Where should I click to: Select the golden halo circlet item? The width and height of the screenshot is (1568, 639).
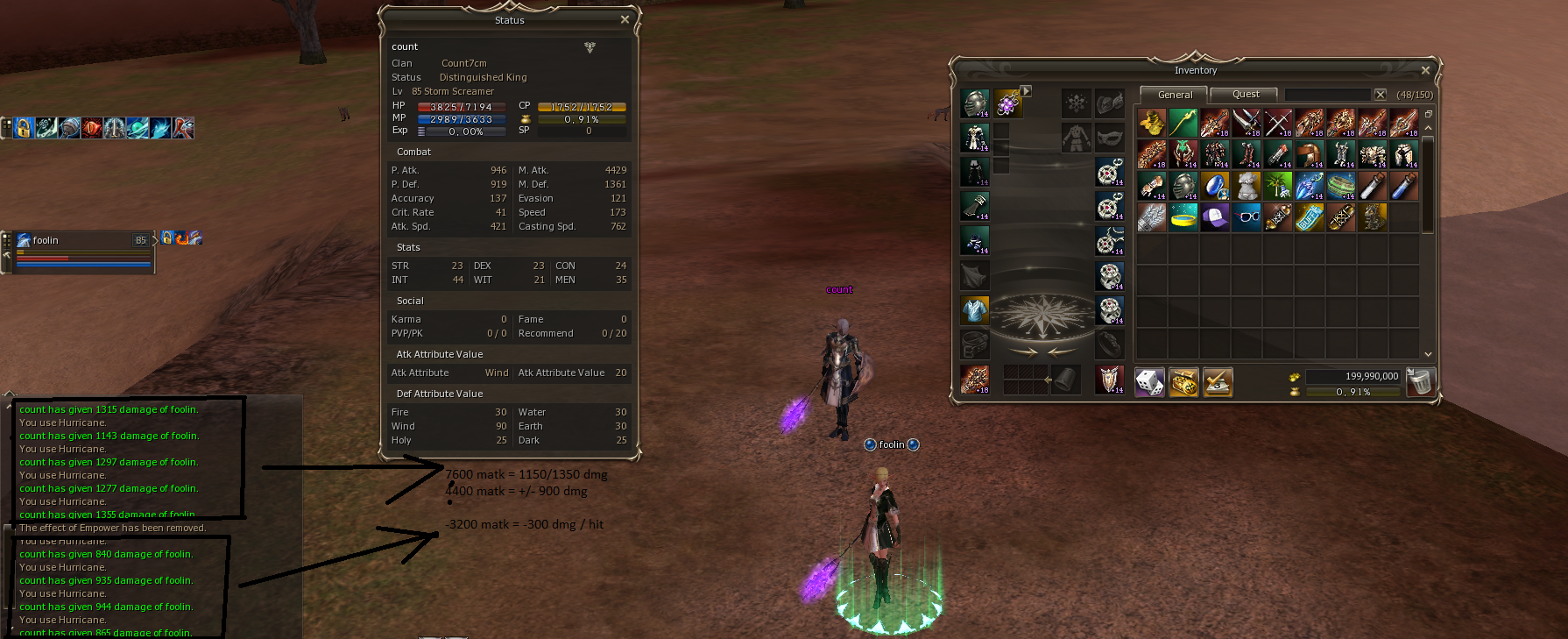click(1183, 217)
